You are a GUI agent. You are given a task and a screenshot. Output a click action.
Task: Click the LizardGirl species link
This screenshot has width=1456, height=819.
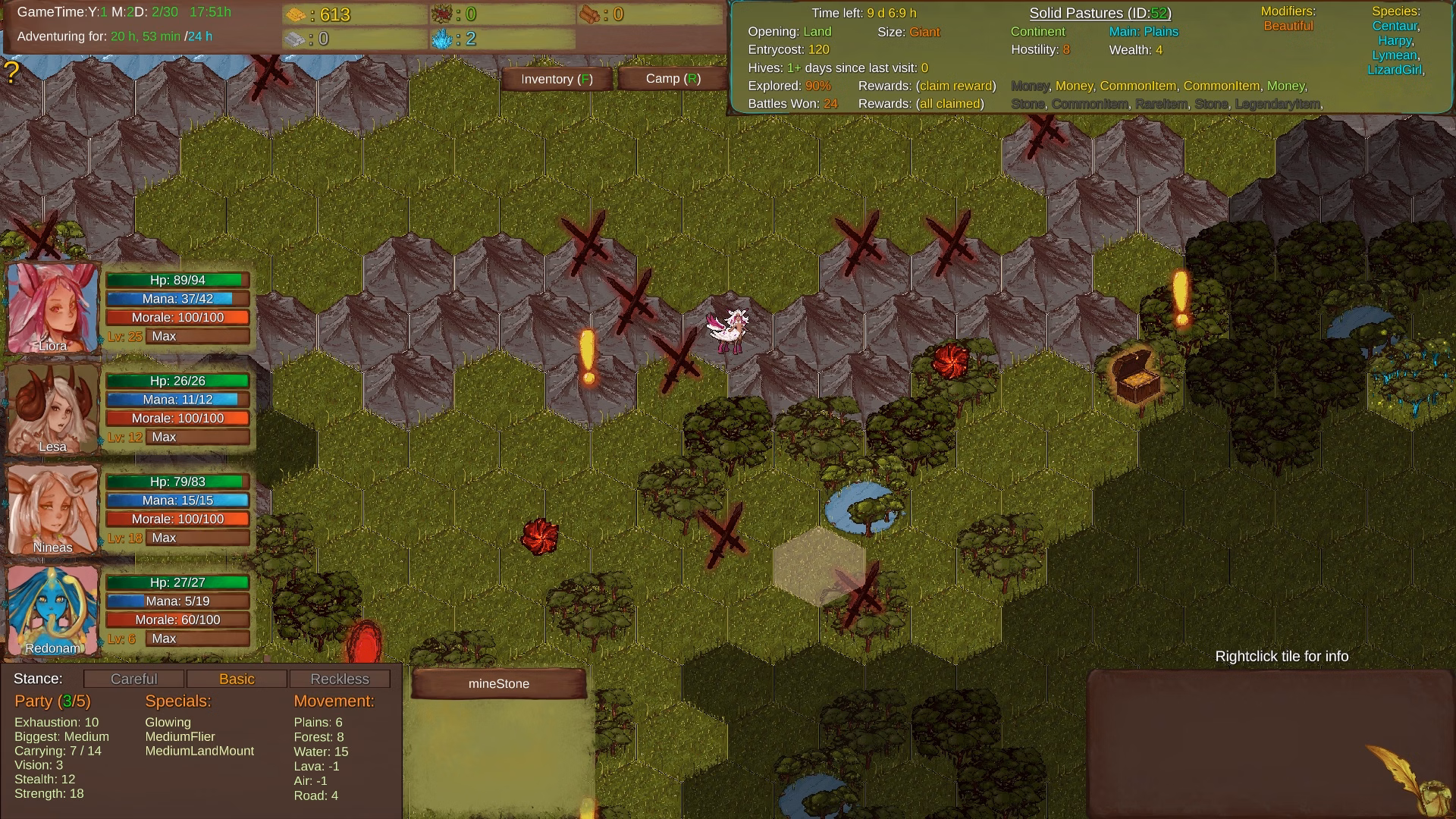coord(1395,70)
